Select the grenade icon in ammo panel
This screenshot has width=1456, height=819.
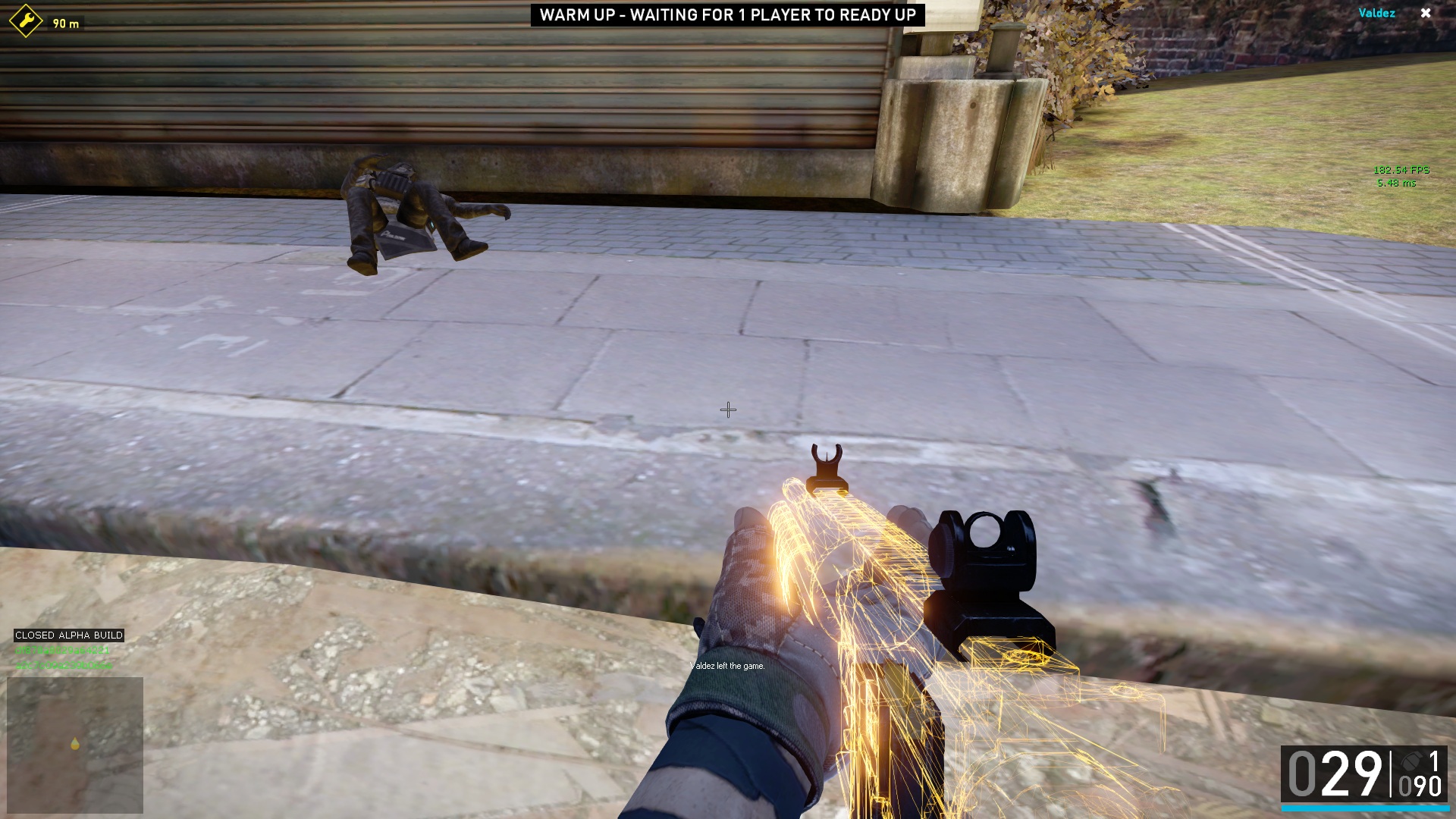tap(1411, 761)
